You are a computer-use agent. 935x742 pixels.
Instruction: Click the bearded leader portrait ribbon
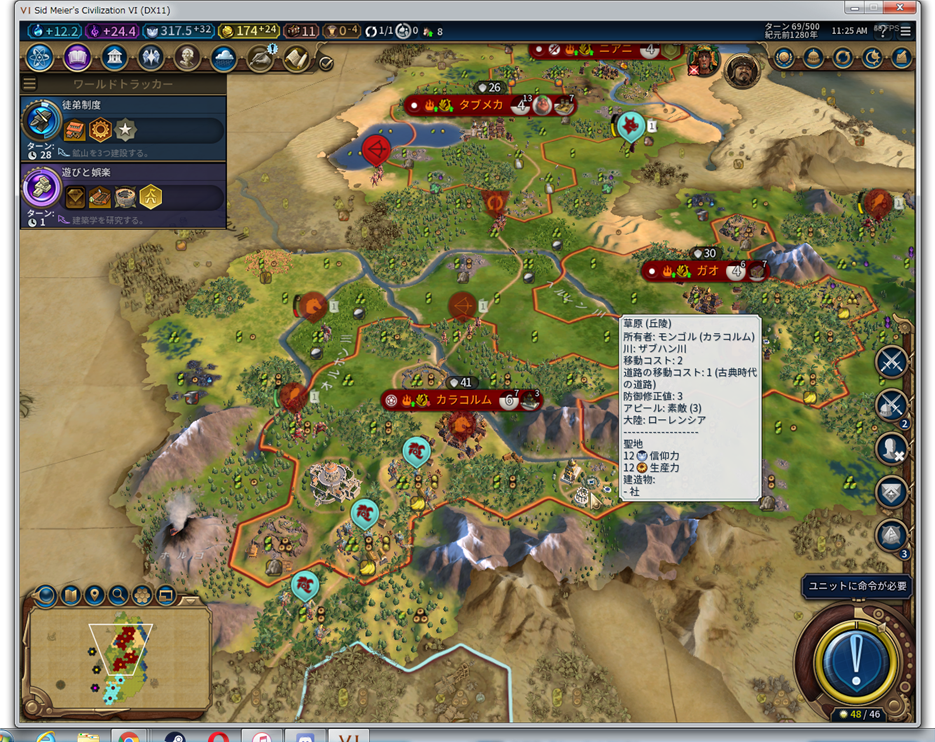[741, 70]
